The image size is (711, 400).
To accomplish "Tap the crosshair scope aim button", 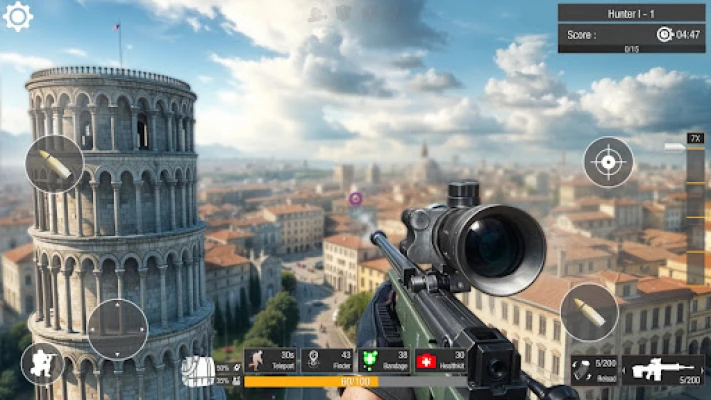I will point(608,161).
